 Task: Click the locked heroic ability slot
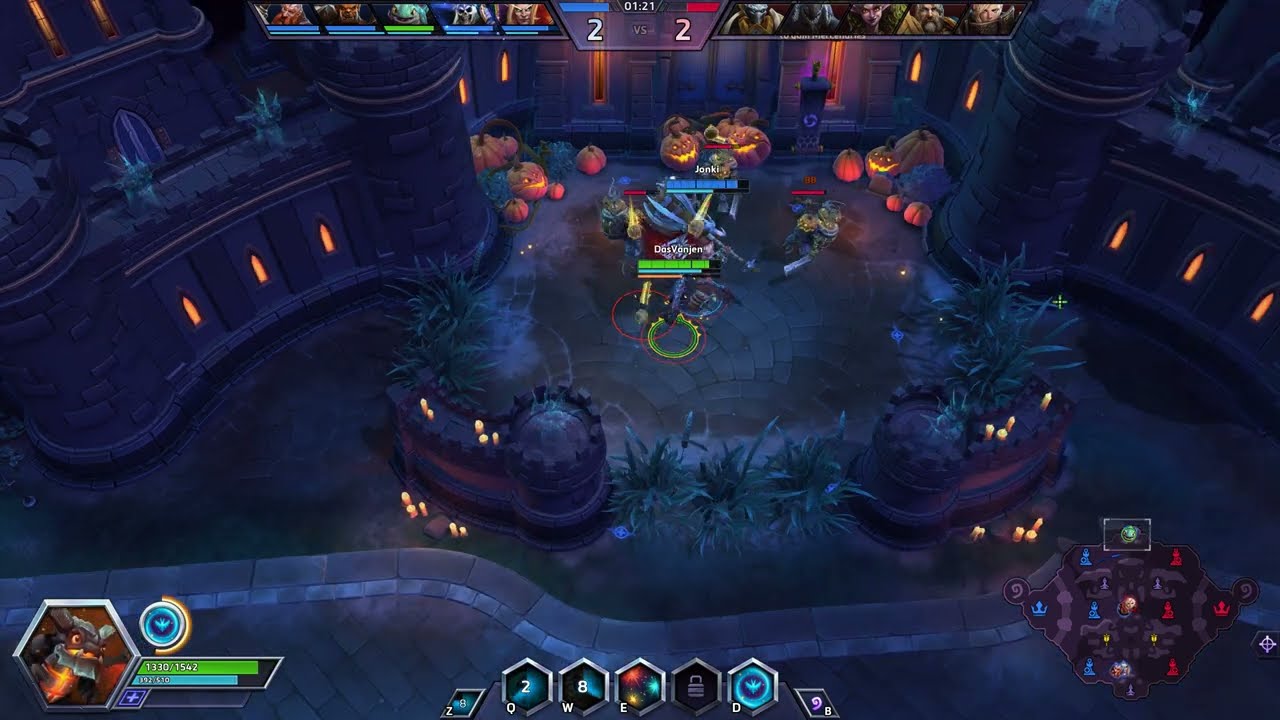coord(697,686)
